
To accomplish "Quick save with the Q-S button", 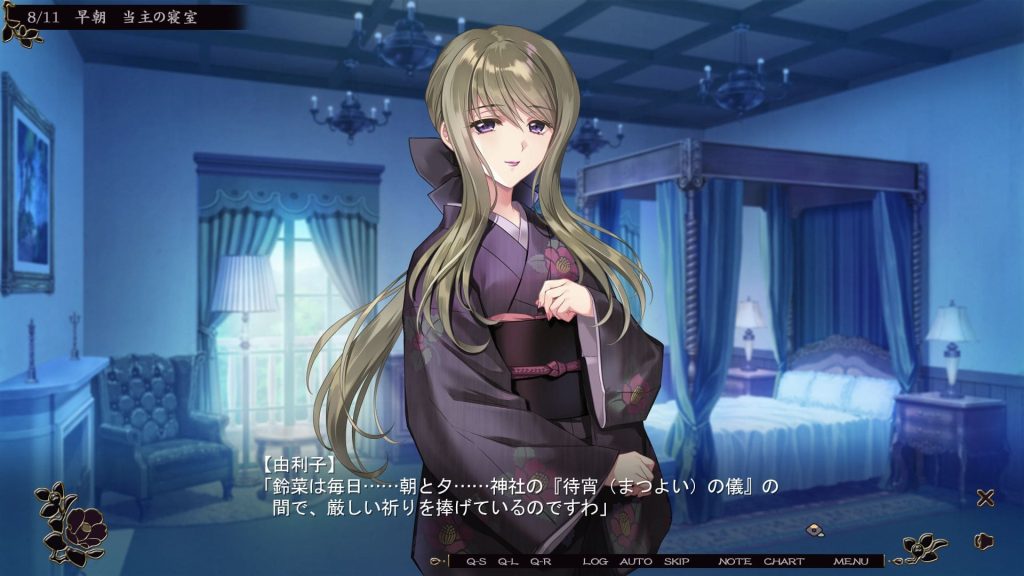I will point(475,562).
